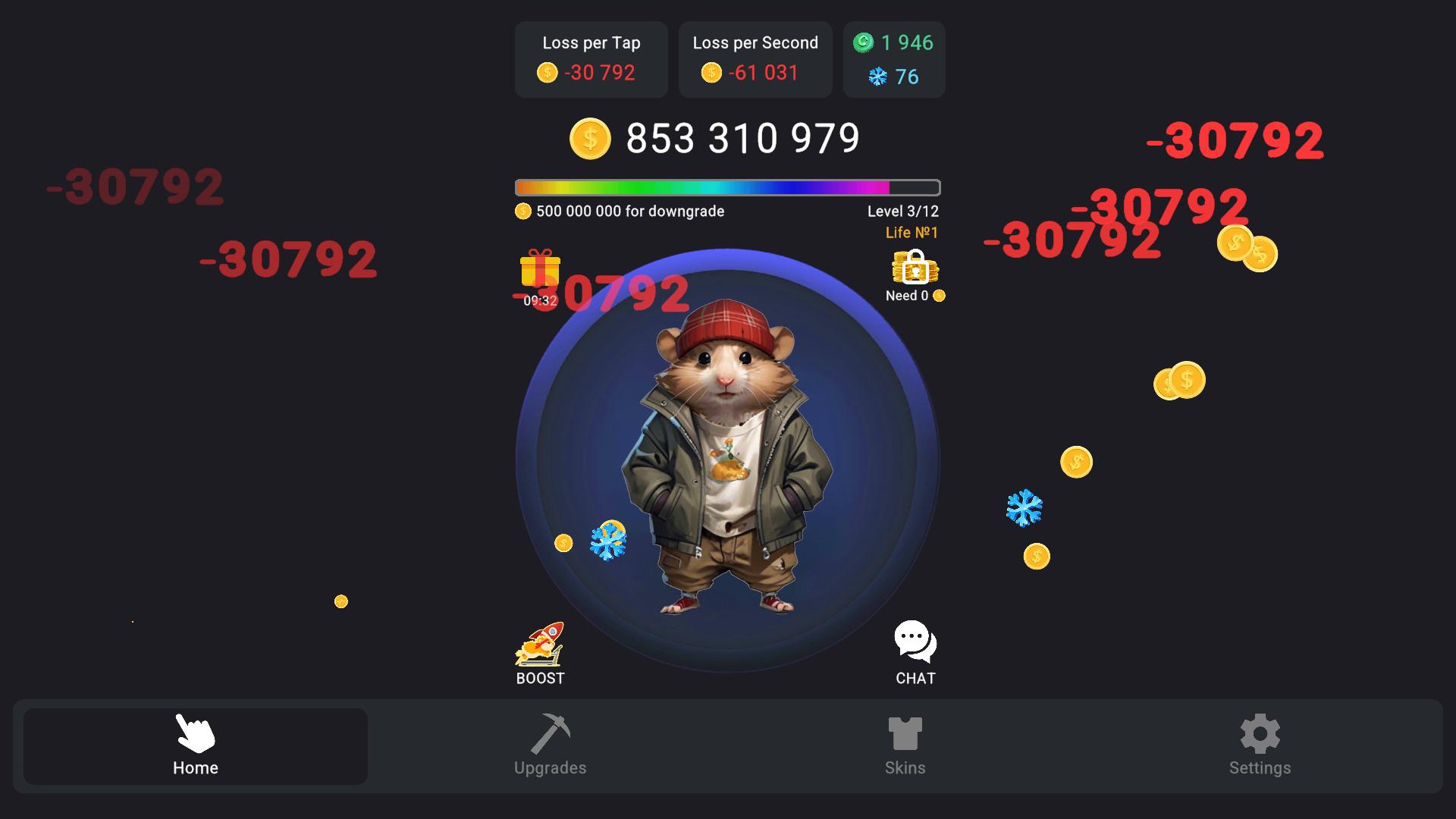Click the Loss per Second panel
1456x819 pixels.
(x=755, y=59)
